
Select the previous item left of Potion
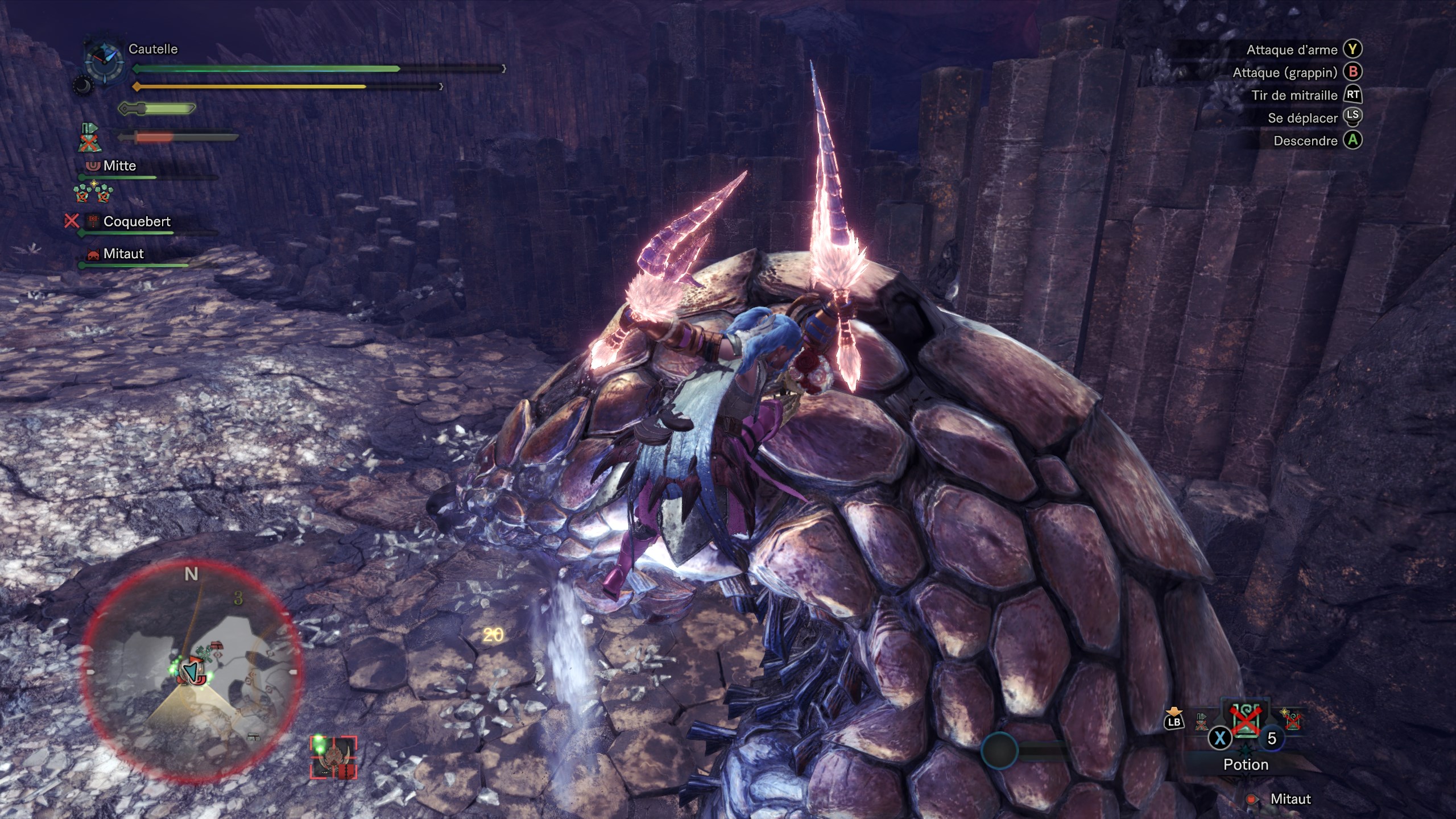click(x=1201, y=721)
